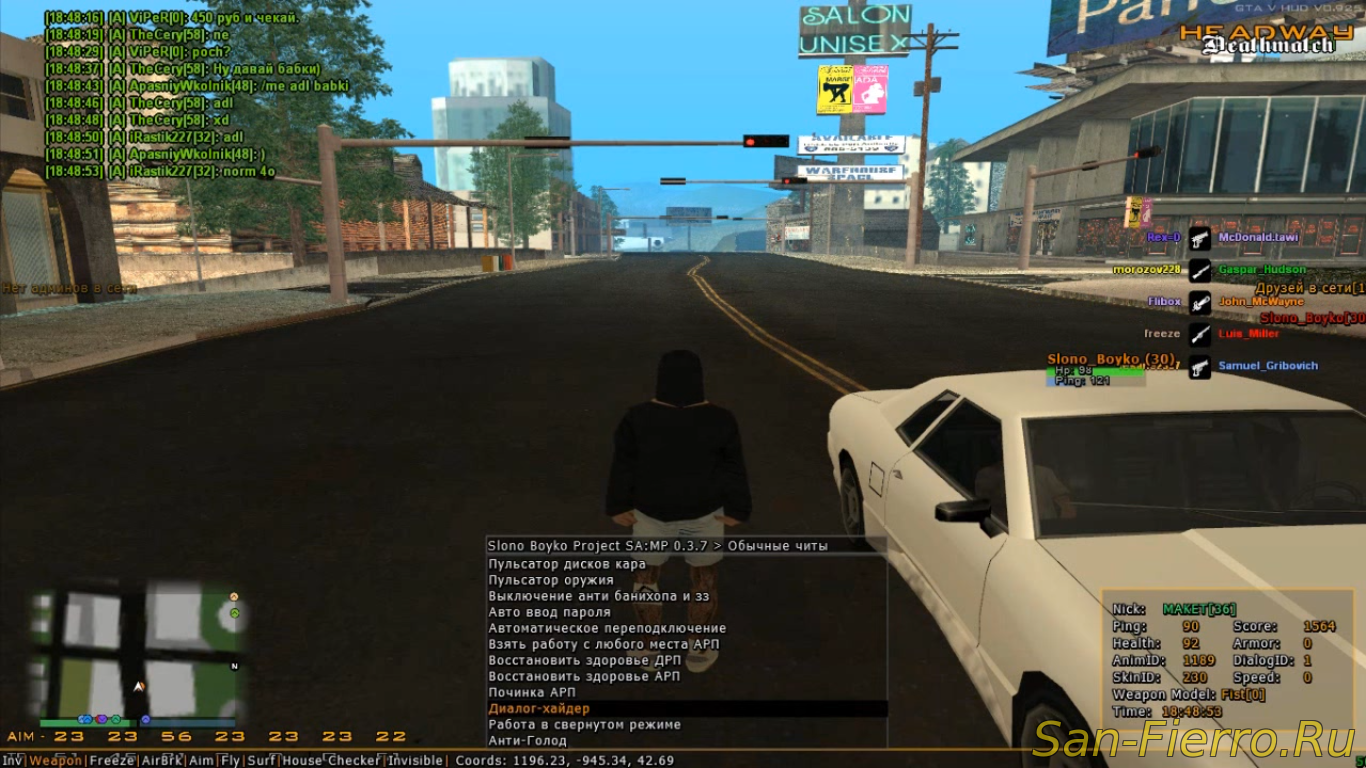This screenshot has width=1366, height=768.
Task: Toggle the 'Авто ввод пароля' entry
Action: pyautogui.click(x=549, y=612)
